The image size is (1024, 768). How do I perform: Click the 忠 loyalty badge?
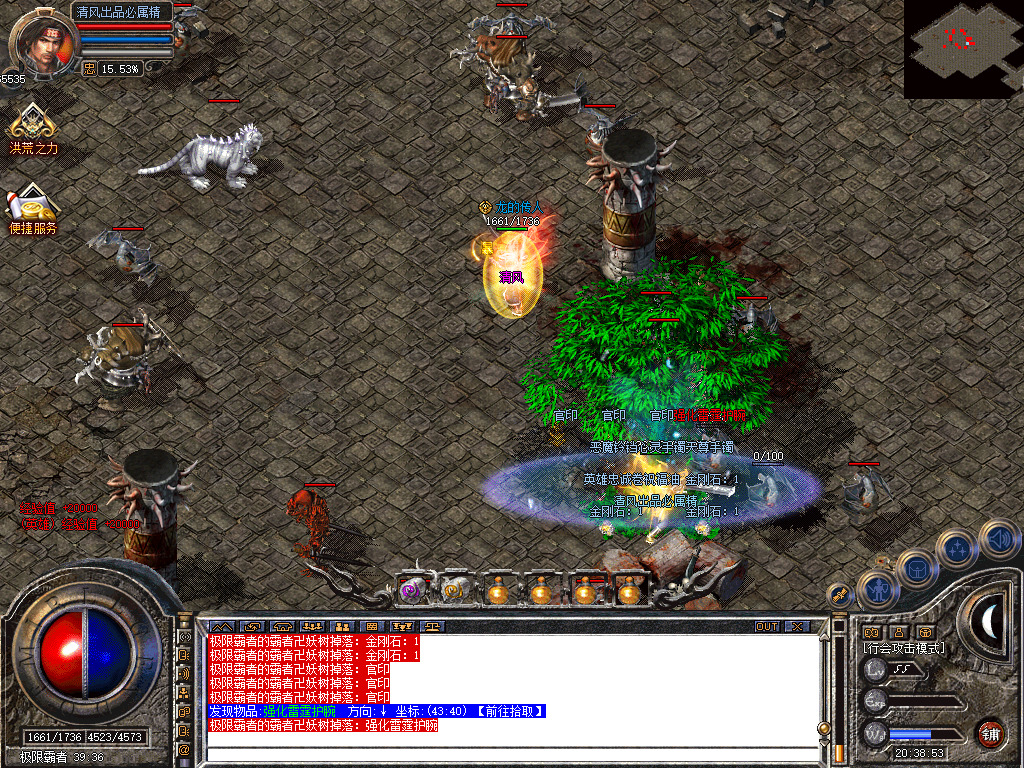point(89,69)
